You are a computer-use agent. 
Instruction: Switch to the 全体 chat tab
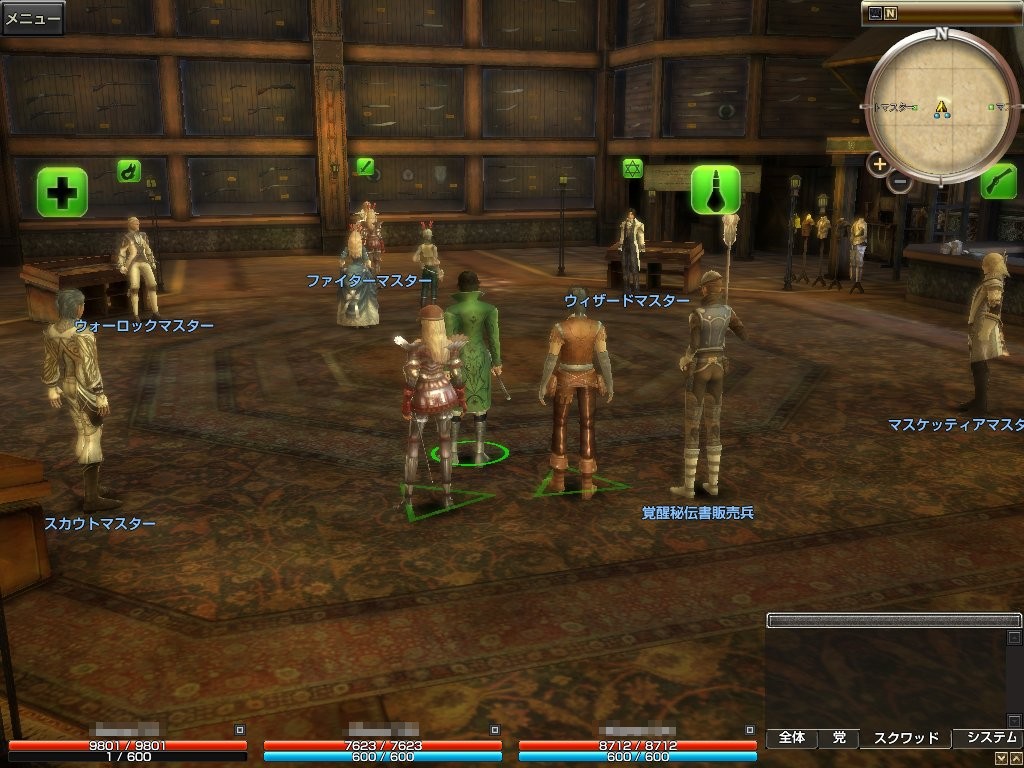click(x=792, y=738)
